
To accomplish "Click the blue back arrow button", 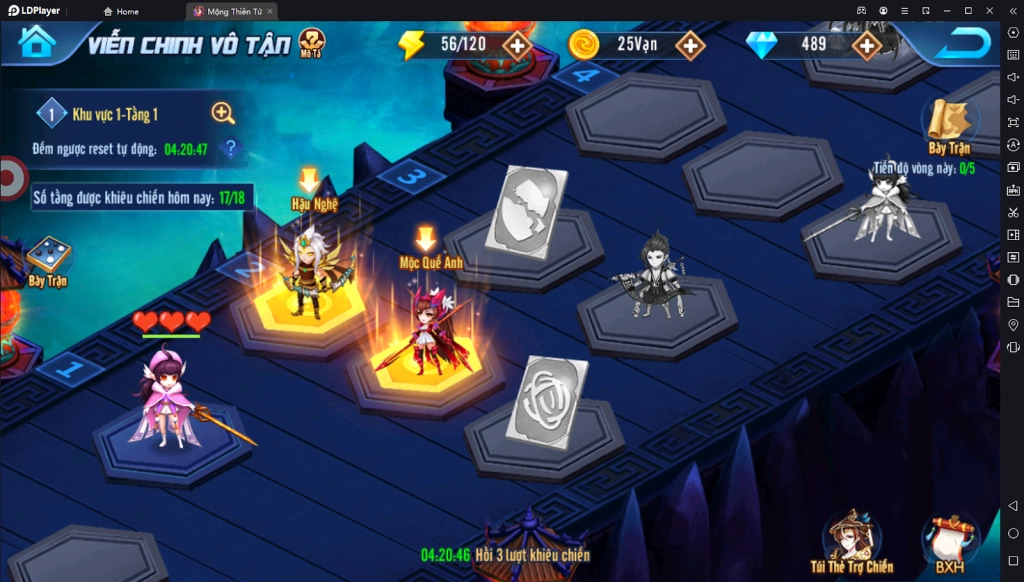I will (x=967, y=43).
